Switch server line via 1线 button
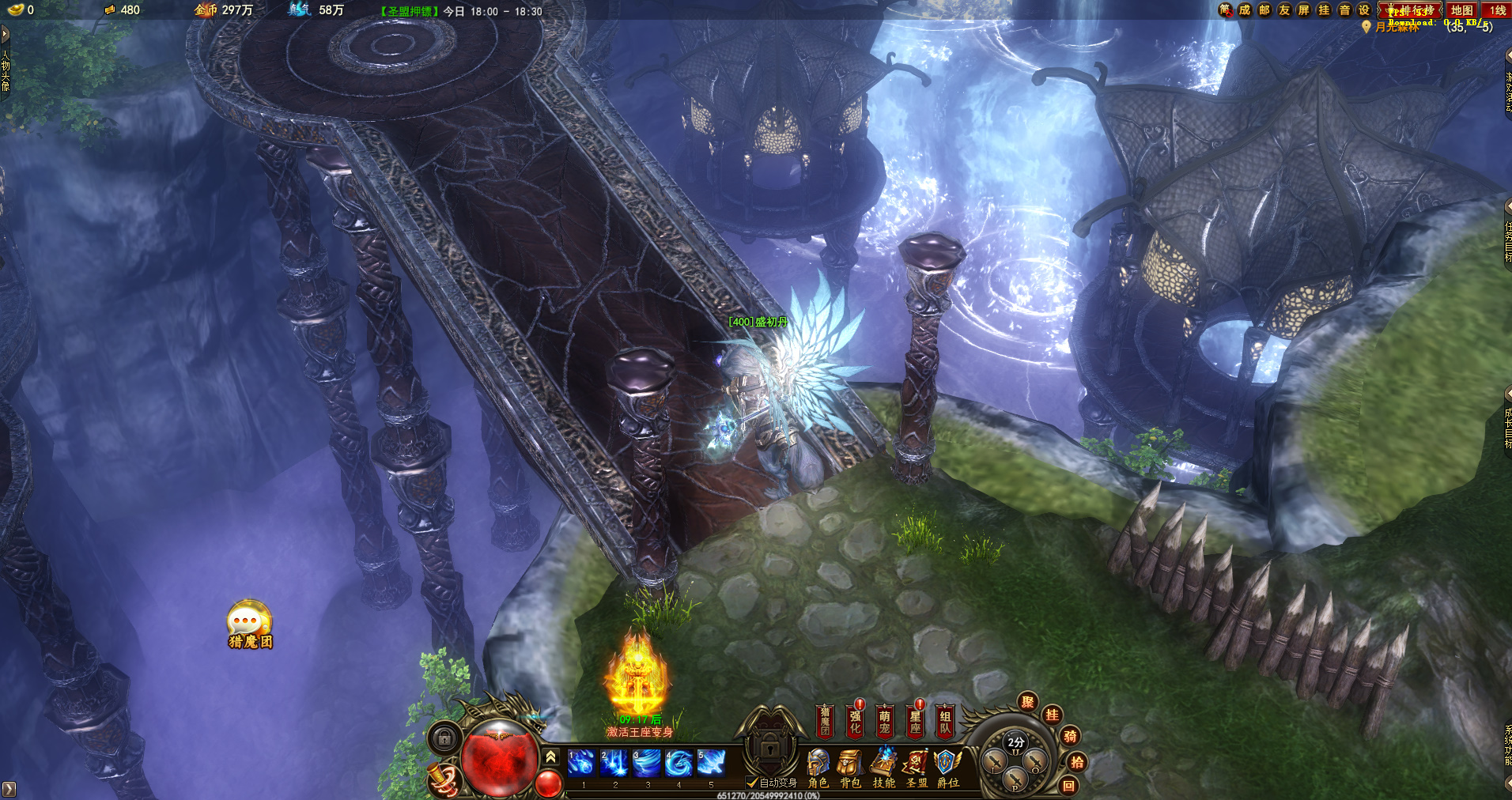This screenshot has width=1512, height=800. 1497,10
